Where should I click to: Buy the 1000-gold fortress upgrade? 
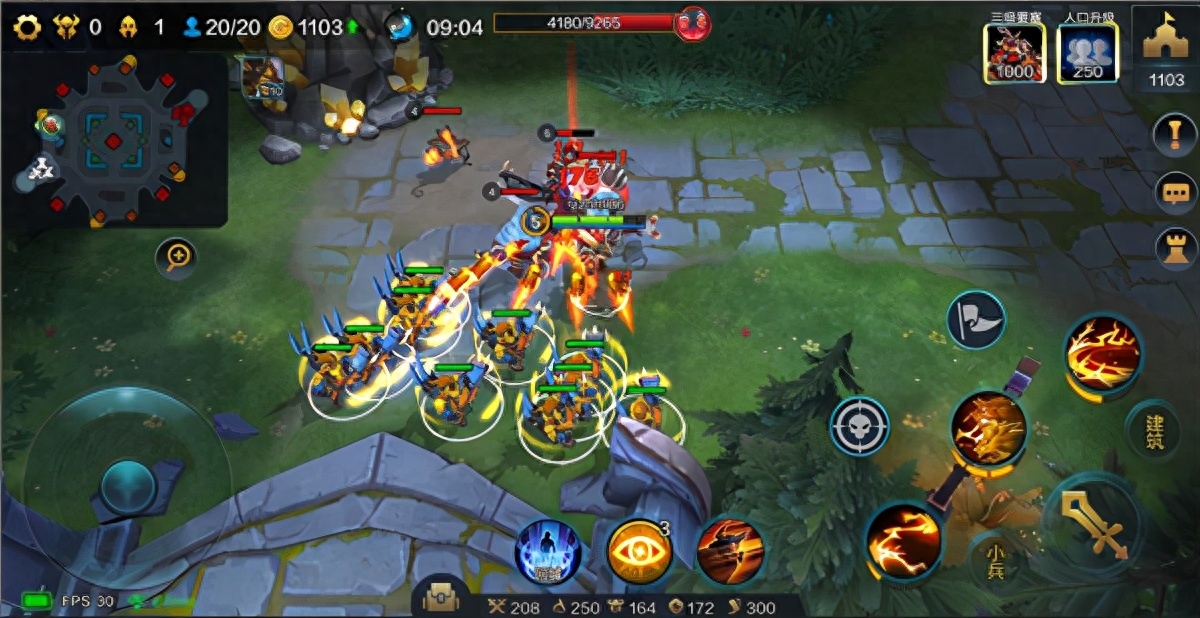(1014, 53)
